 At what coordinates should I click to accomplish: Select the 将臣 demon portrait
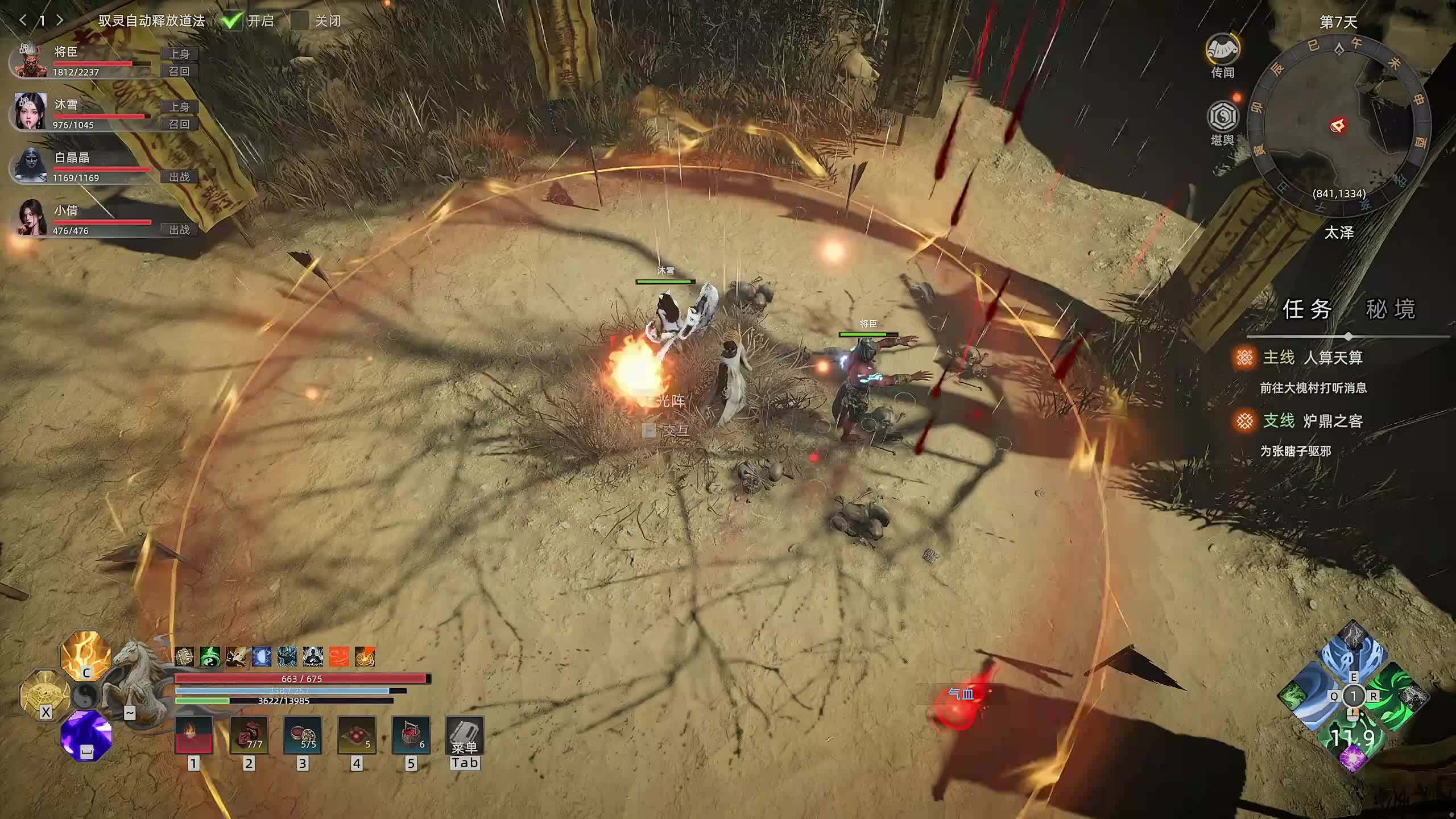(x=31, y=60)
